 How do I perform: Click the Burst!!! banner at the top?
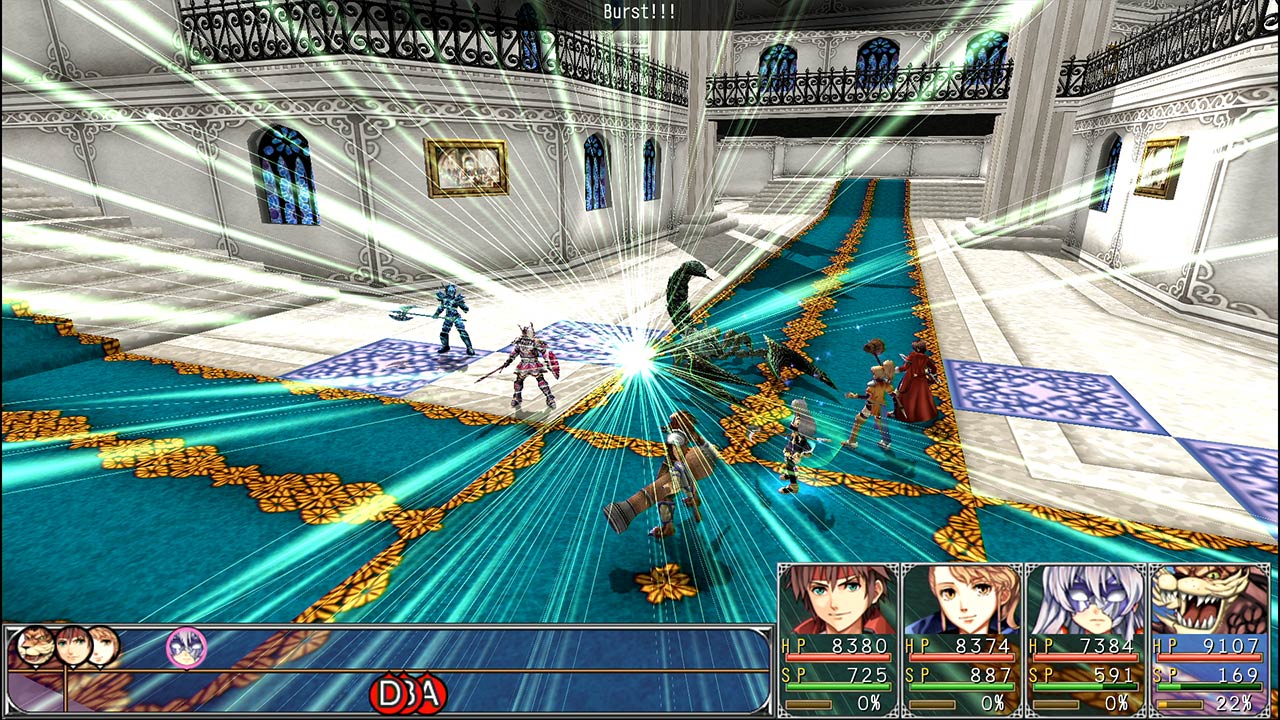click(640, 12)
